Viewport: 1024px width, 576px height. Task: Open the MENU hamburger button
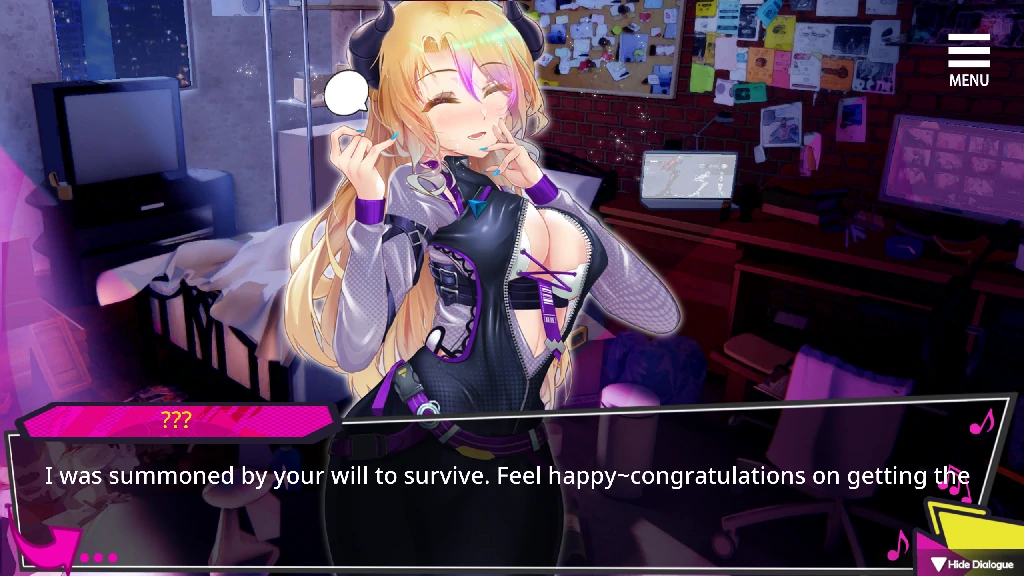coord(968,60)
